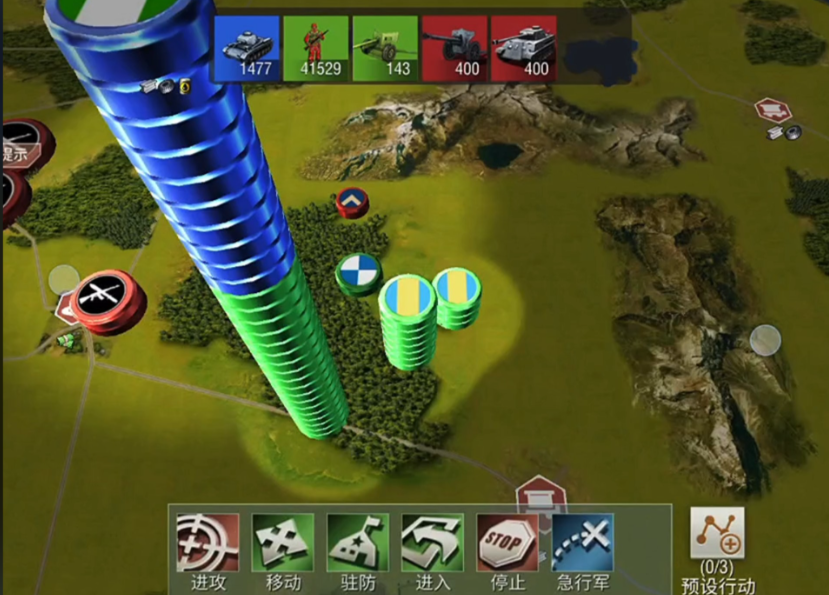Select the blue tank unit card showing 1477

tap(246, 48)
